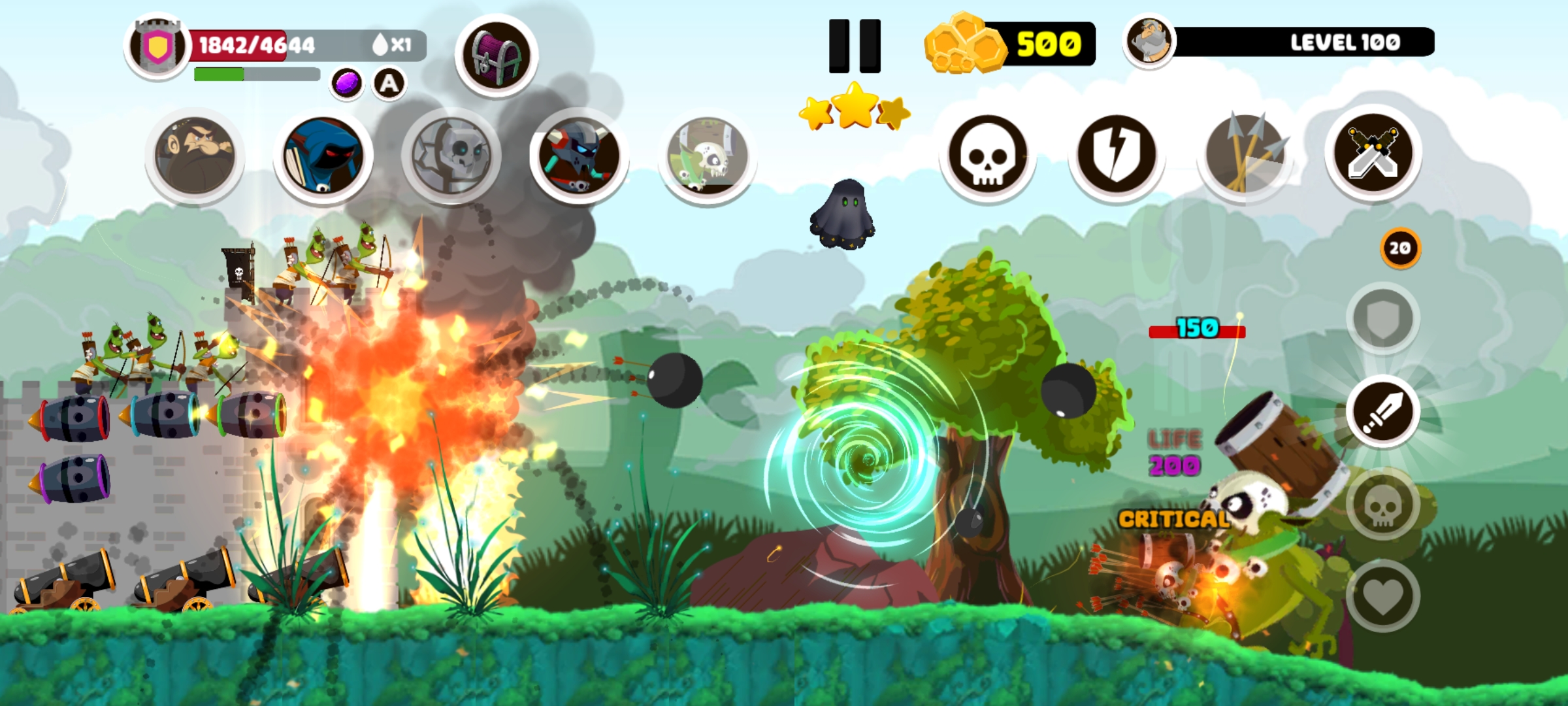The height and width of the screenshot is (706, 1568).
Task: Select the skeleton goblin unit portrait
Action: point(707,157)
